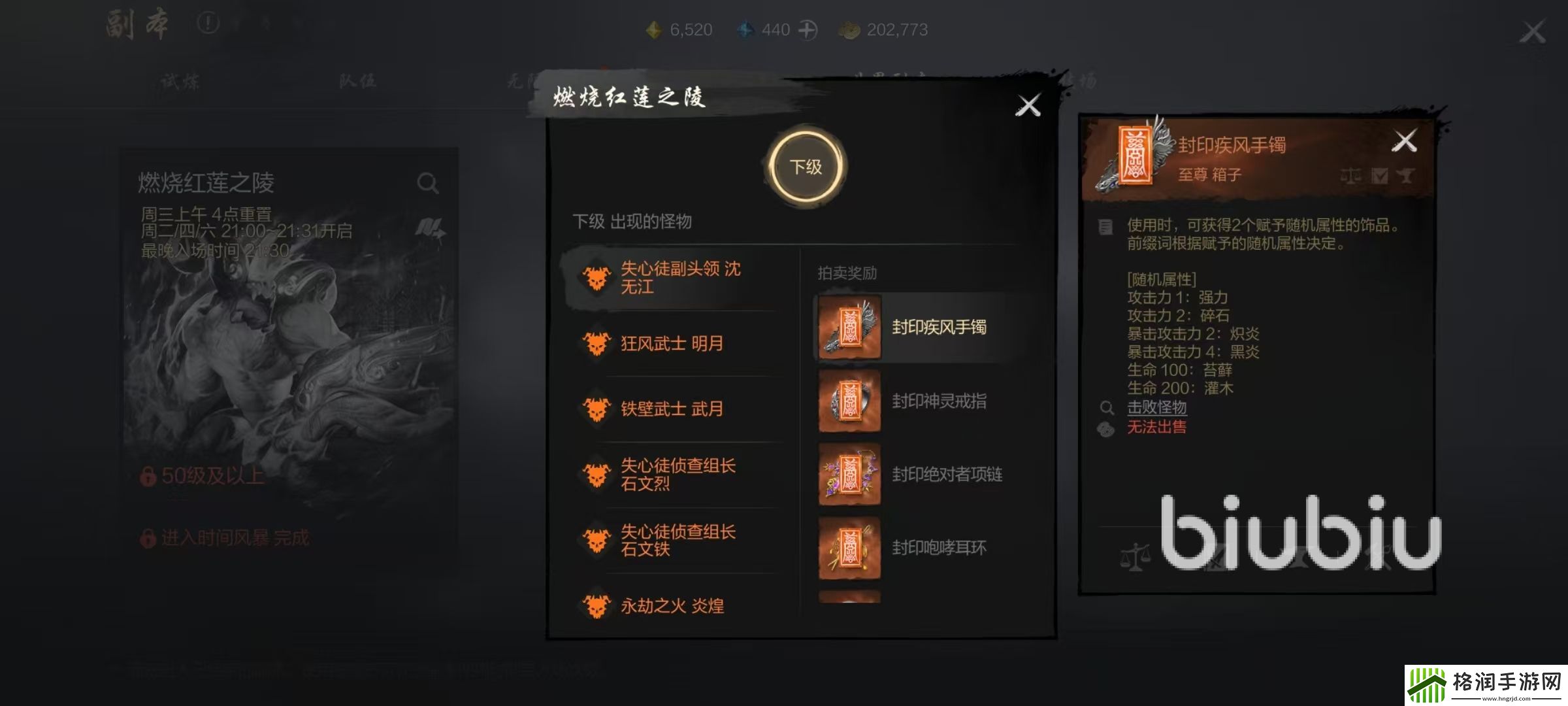Click the magnifier beside 击败怪物
This screenshot has height=706, width=1568.
[x=1107, y=408]
